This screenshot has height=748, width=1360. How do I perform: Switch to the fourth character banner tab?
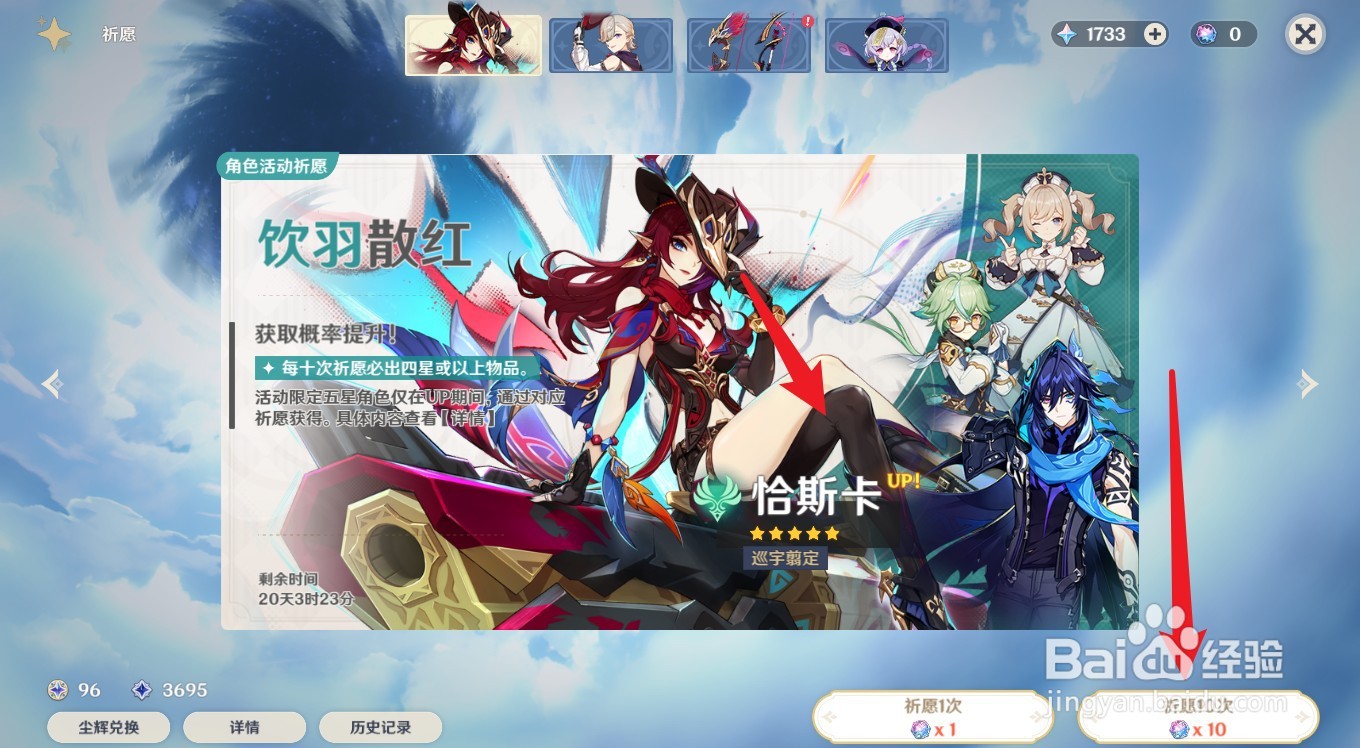tap(886, 44)
